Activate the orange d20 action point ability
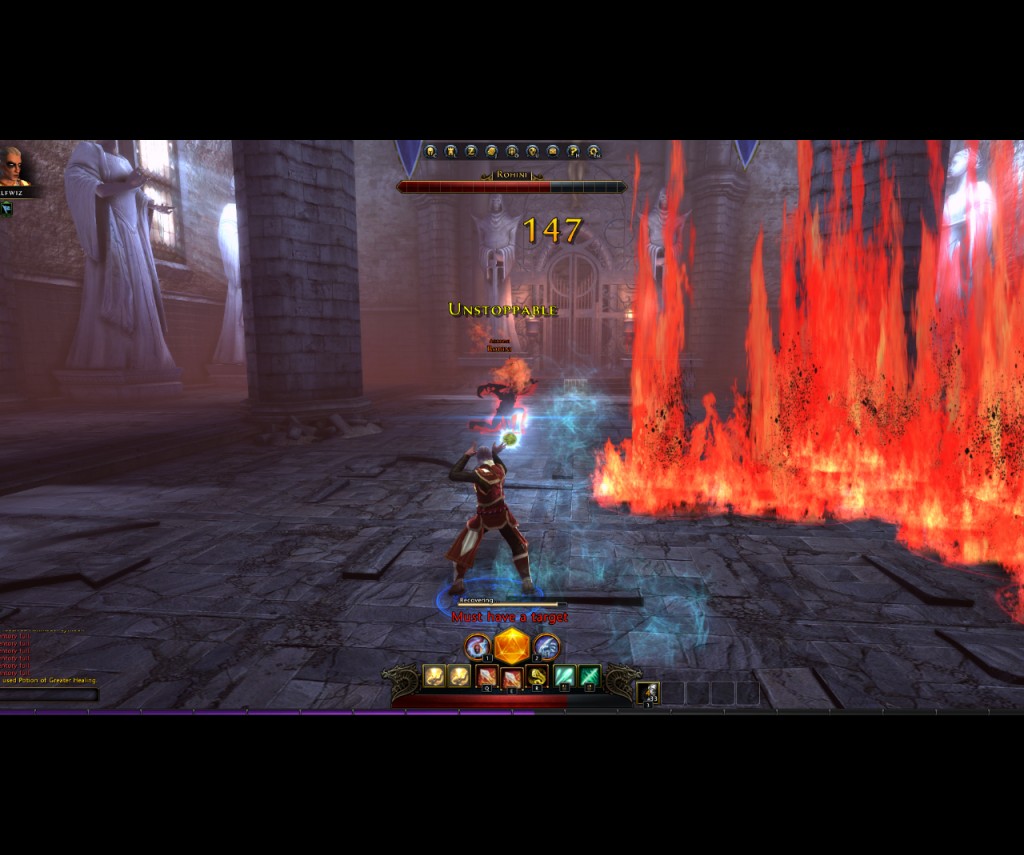The width and height of the screenshot is (1024, 855). tap(512, 646)
